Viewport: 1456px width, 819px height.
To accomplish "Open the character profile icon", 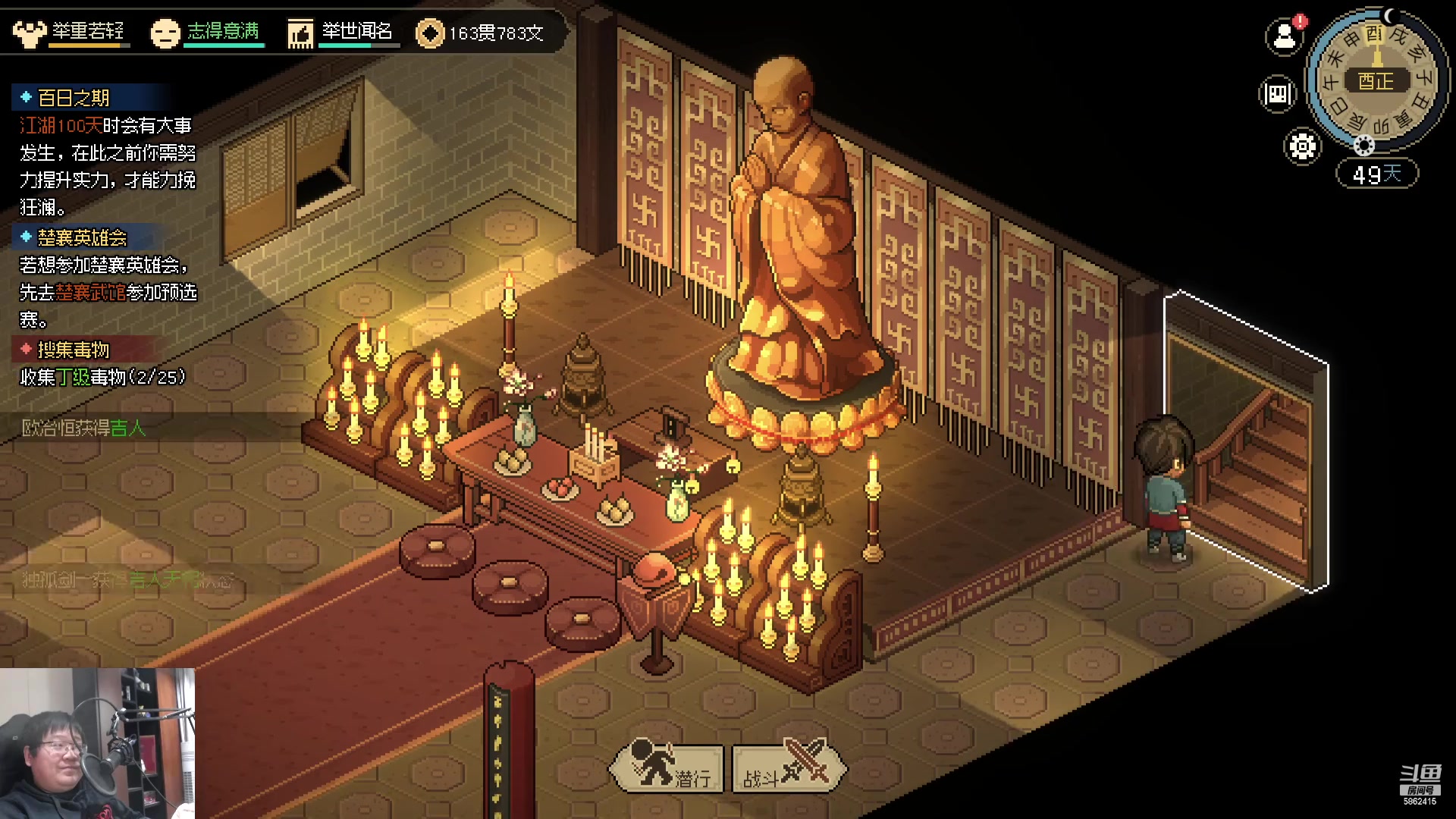I will (1284, 36).
